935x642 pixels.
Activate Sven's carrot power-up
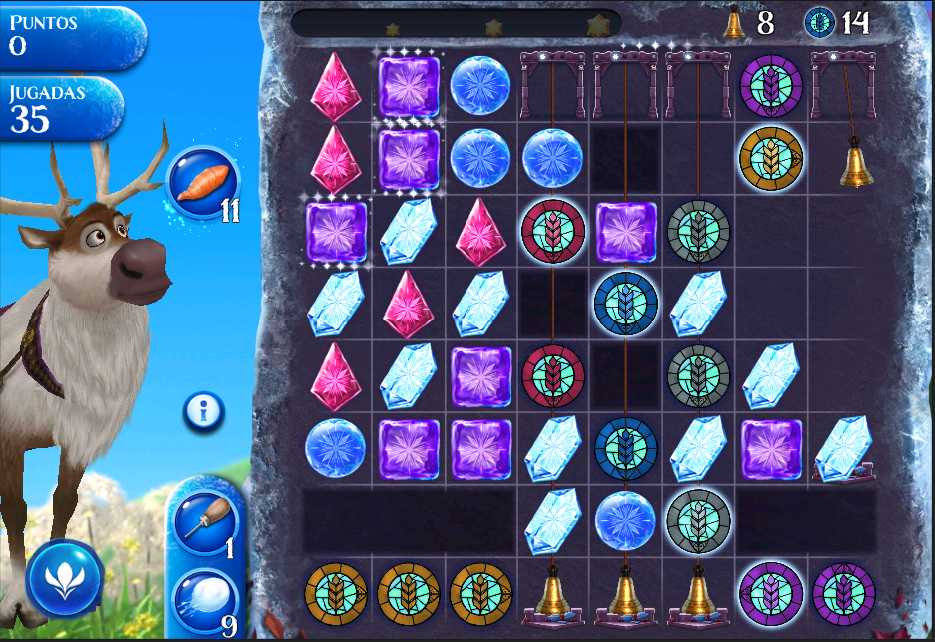pyautogui.click(x=203, y=183)
